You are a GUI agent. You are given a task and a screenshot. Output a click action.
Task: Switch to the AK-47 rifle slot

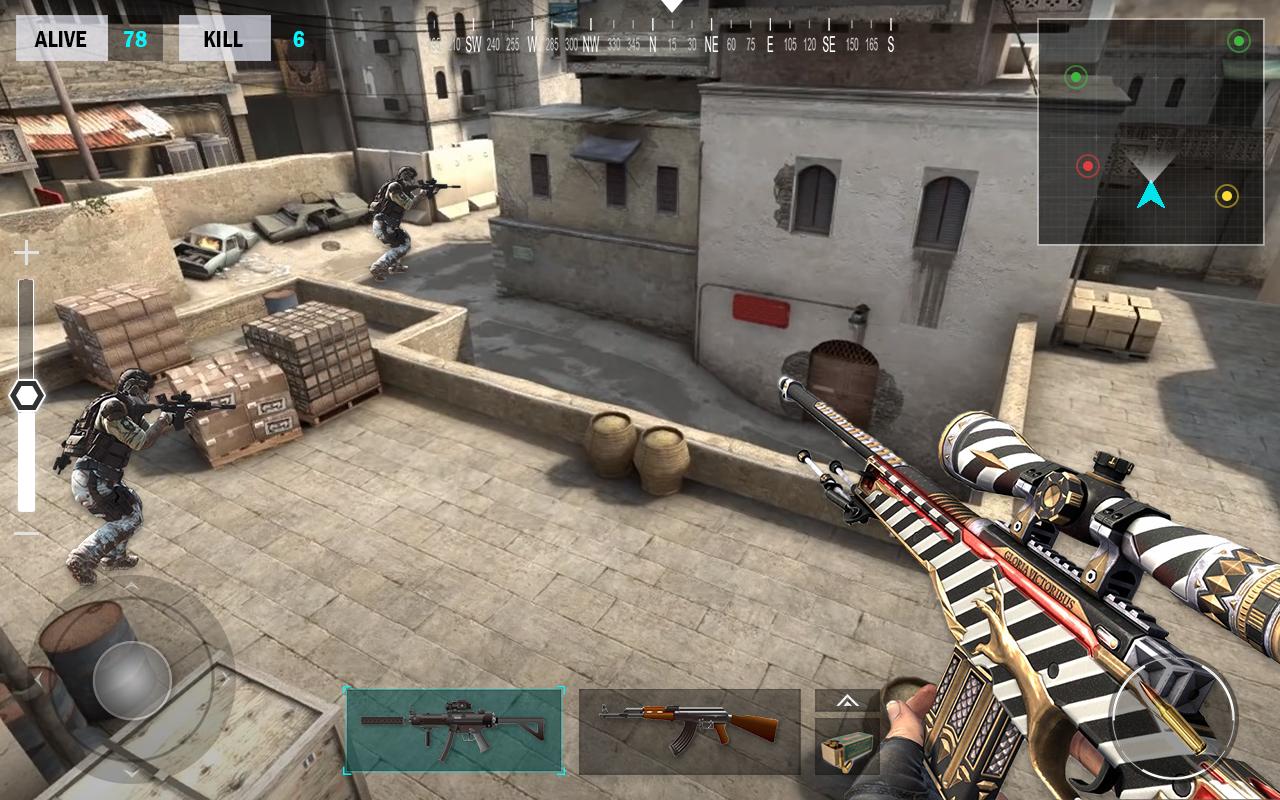click(x=689, y=731)
